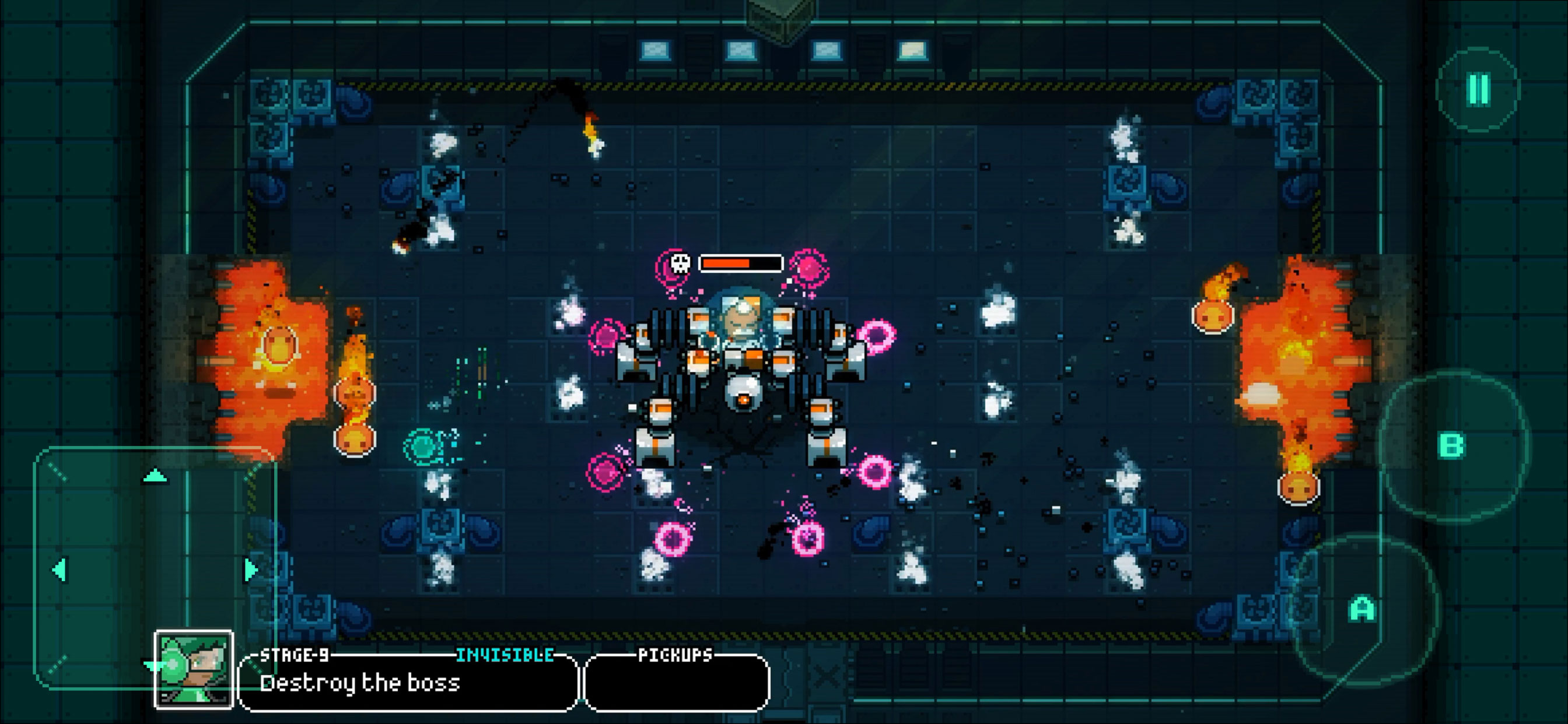Tap the D-pad right arrow
The image size is (1568, 724).
tap(251, 570)
